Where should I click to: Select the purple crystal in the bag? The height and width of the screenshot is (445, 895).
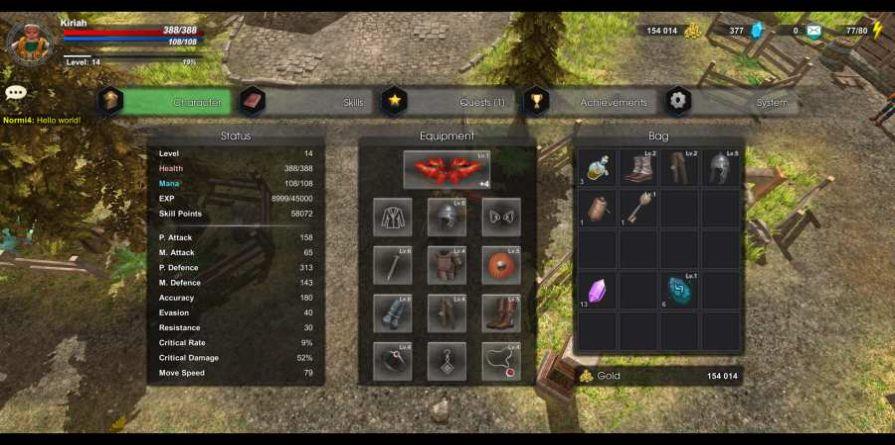[x=597, y=291]
